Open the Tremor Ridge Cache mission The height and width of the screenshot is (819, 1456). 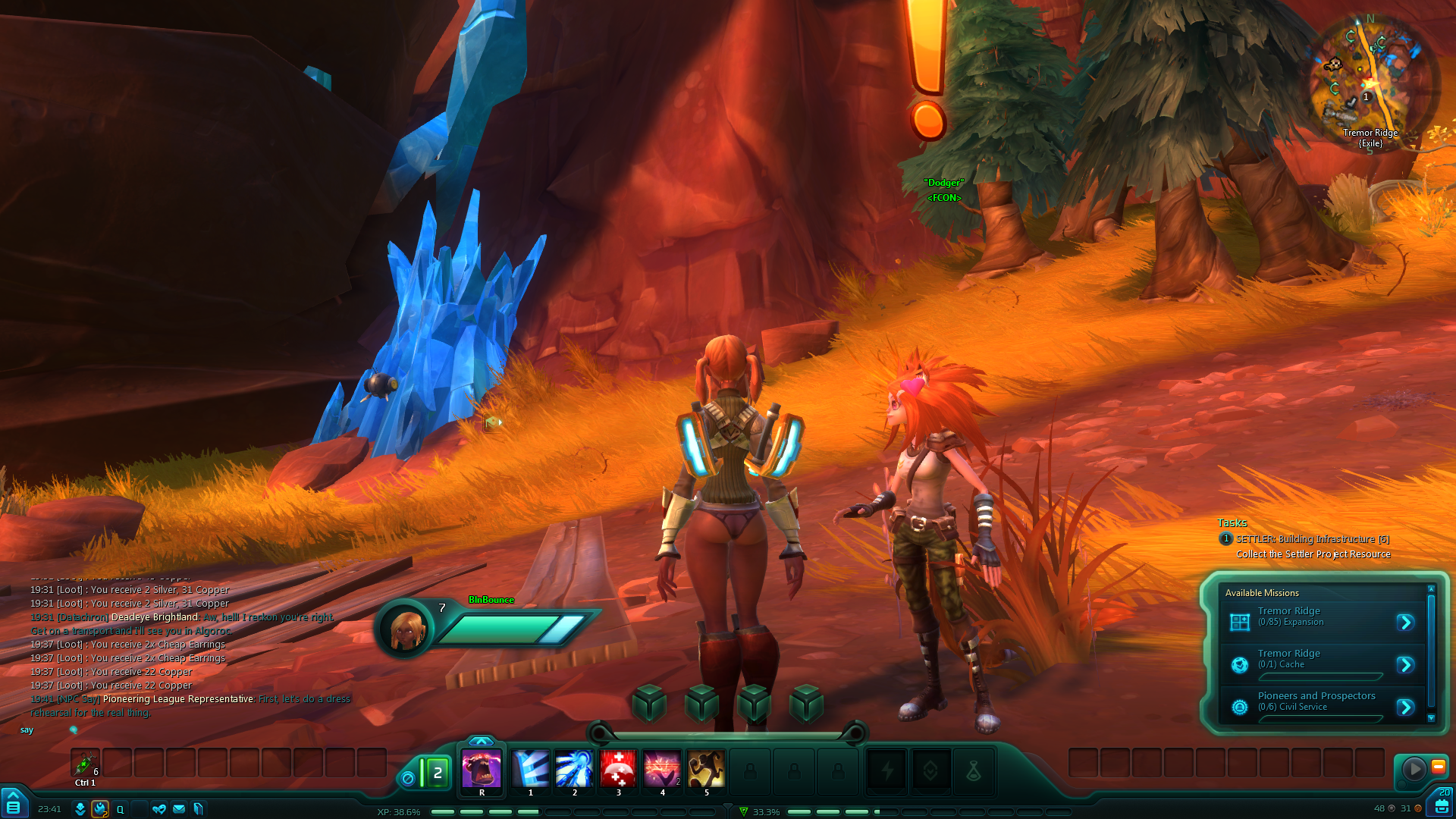point(1405,665)
